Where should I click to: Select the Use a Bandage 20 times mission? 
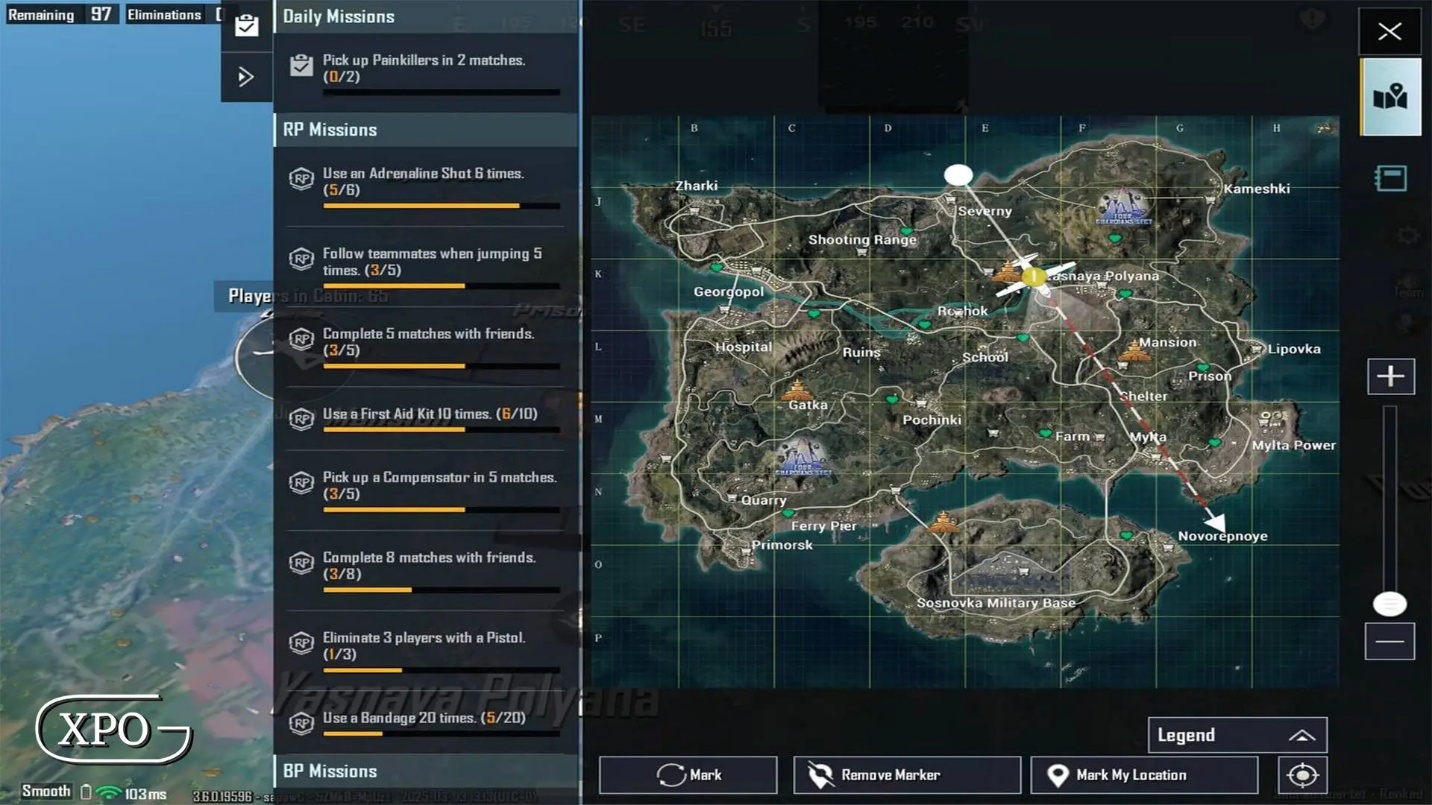(425, 720)
